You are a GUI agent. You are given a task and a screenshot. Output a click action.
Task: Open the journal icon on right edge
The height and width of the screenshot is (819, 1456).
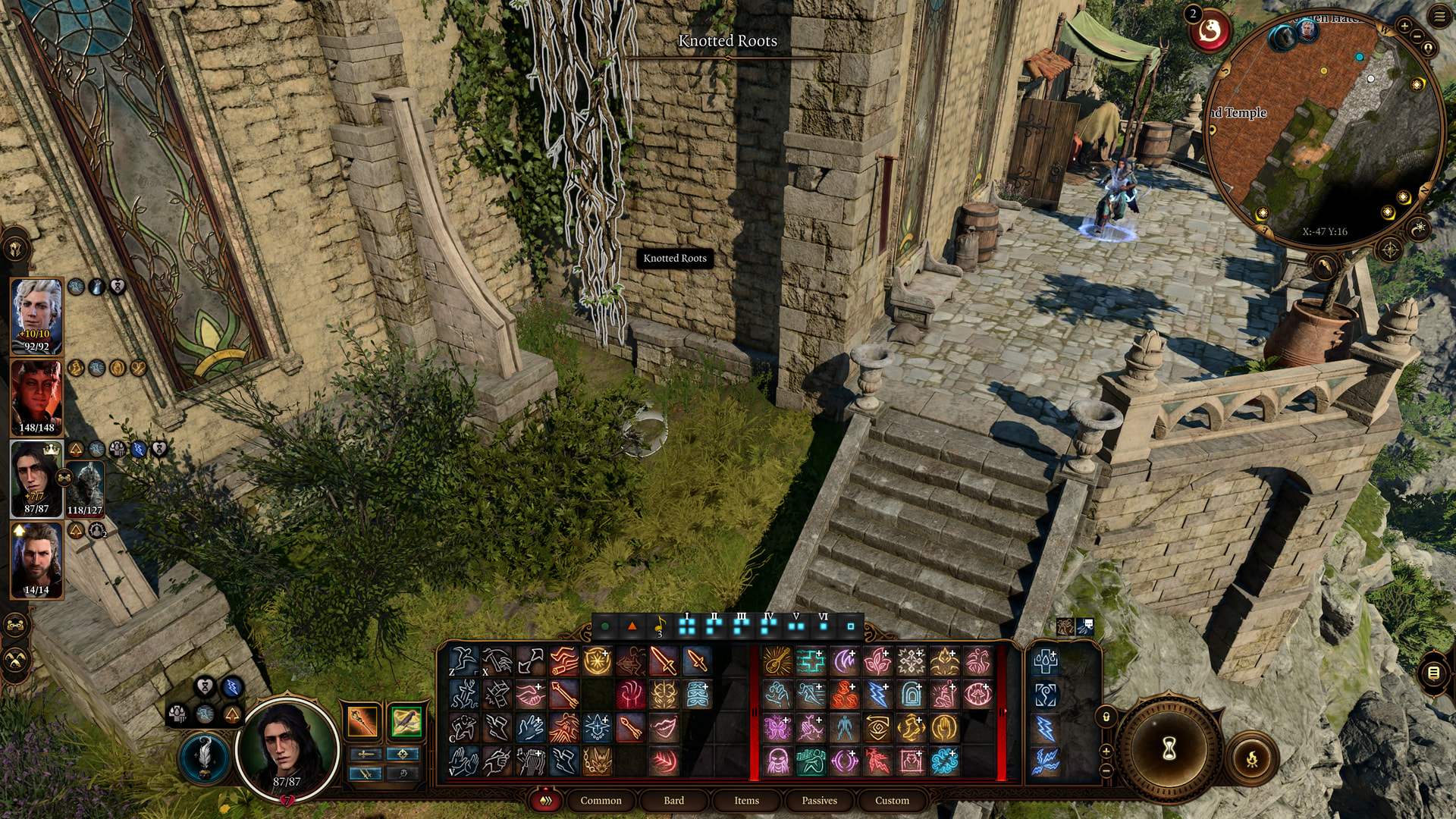[x=1433, y=673]
